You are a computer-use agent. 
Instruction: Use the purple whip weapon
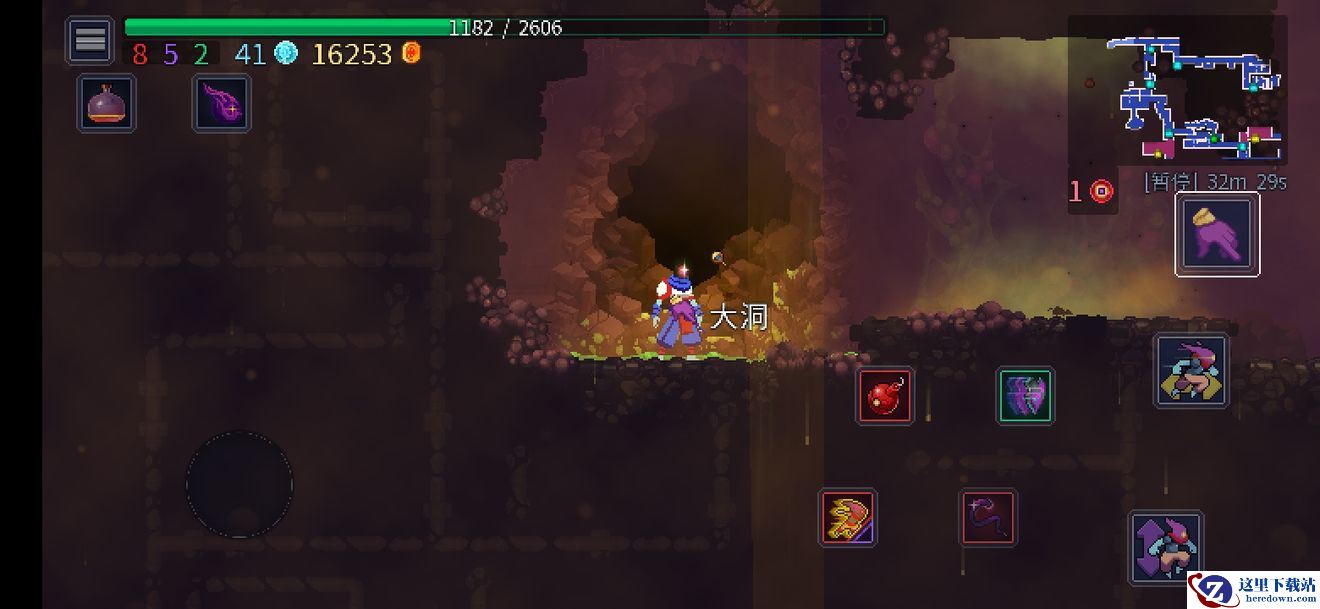(x=989, y=518)
